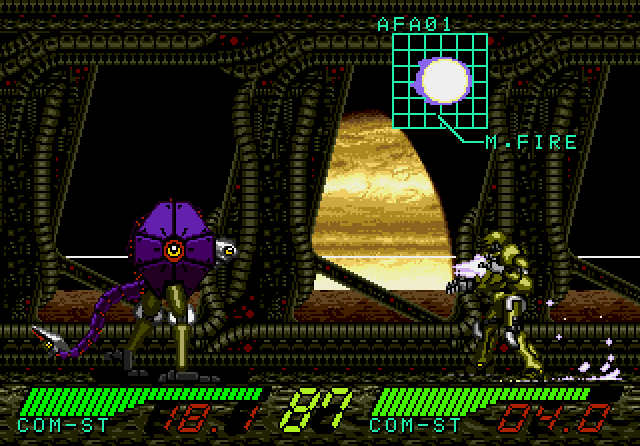
Task: Select the AFA01 M.FIRE weapon grid display
Action: pos(439,80)
